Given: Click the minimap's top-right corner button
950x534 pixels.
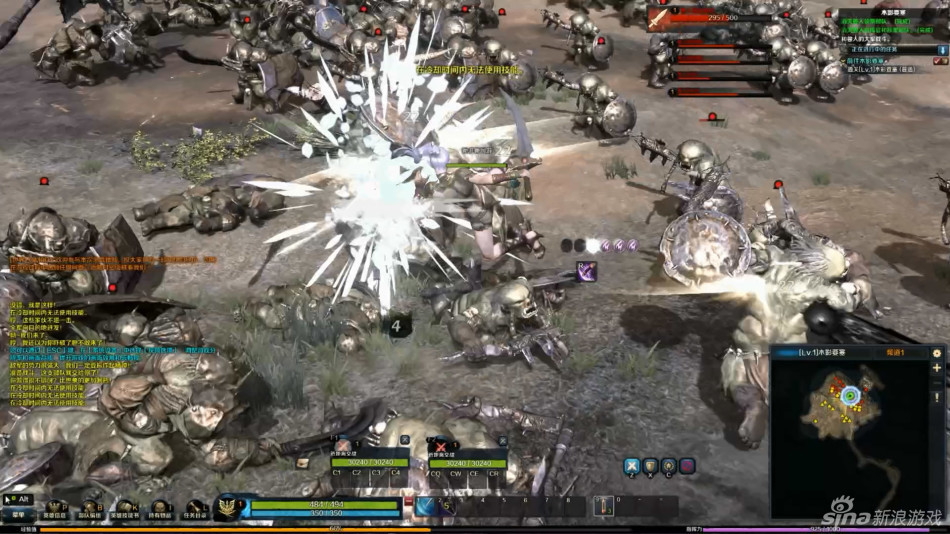Looking at the screenshot, I should pyautogui.click(x=937, y=353).
